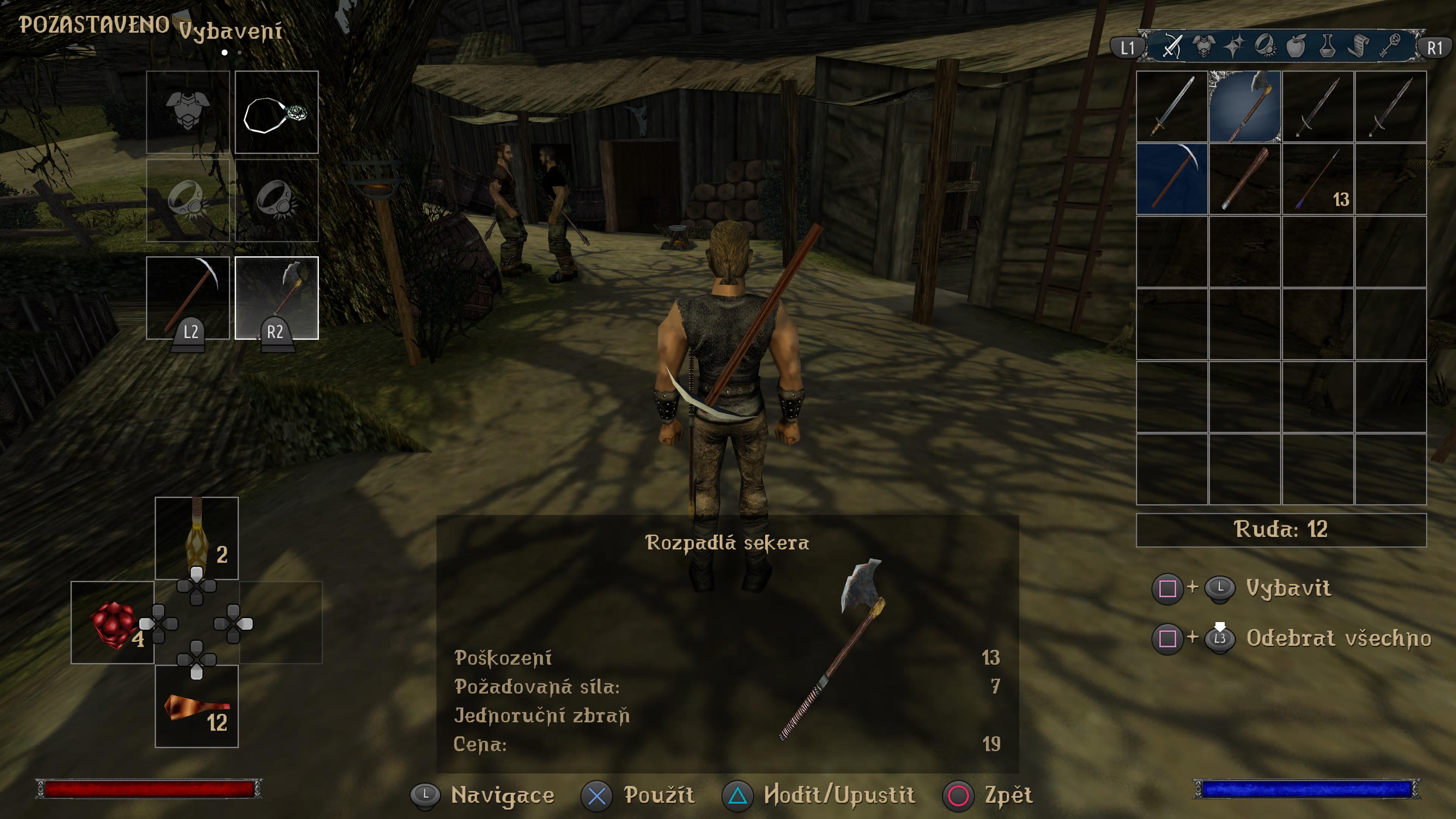Pick the wooden club inventory slot
This screenshot has width=1456, height=819.
(1244, 179)
